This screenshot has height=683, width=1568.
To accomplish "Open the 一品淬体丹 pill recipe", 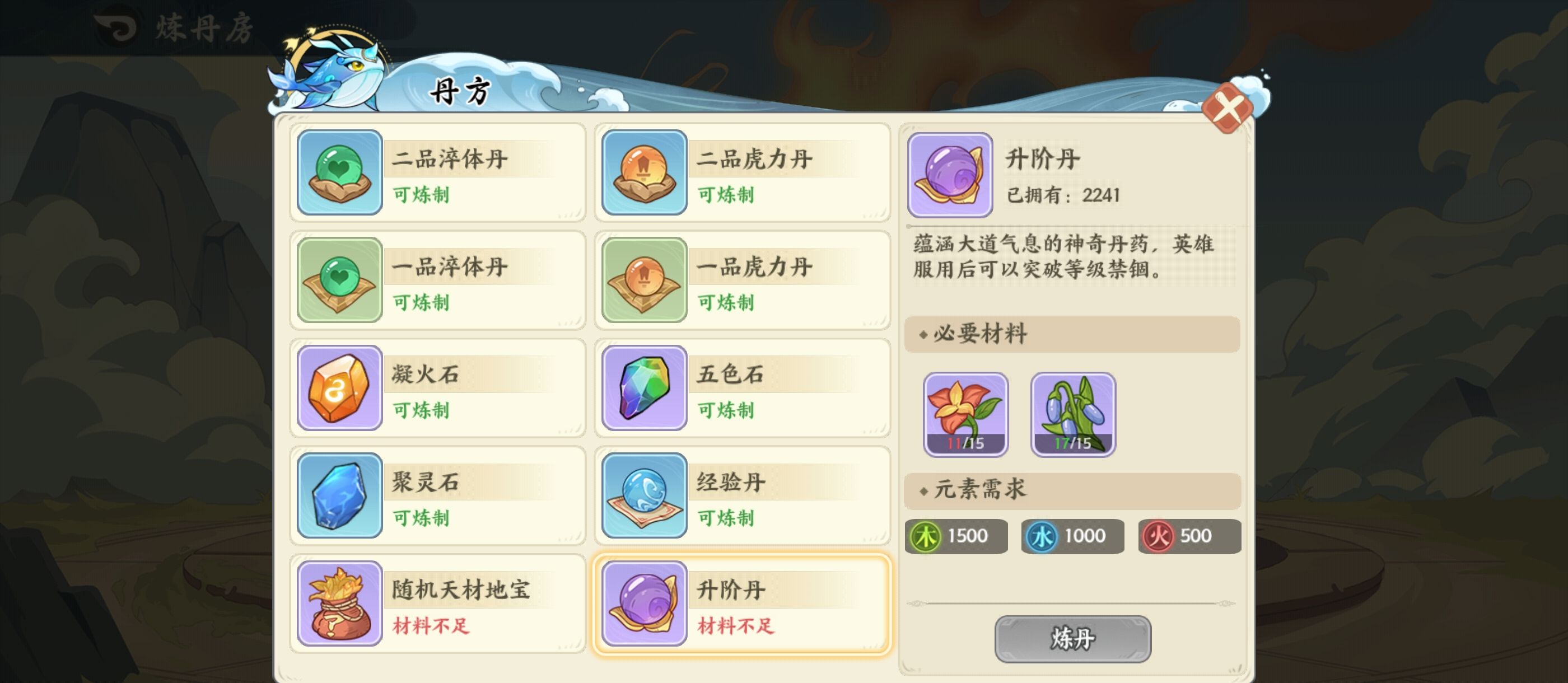I will [x=339, y=281].
